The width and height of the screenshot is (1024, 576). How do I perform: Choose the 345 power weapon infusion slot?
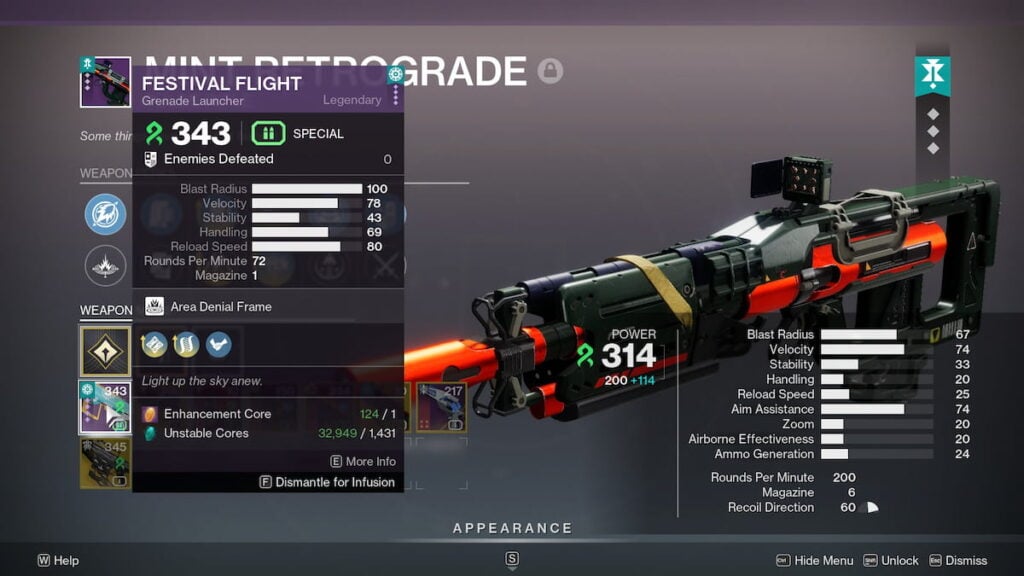105,463
